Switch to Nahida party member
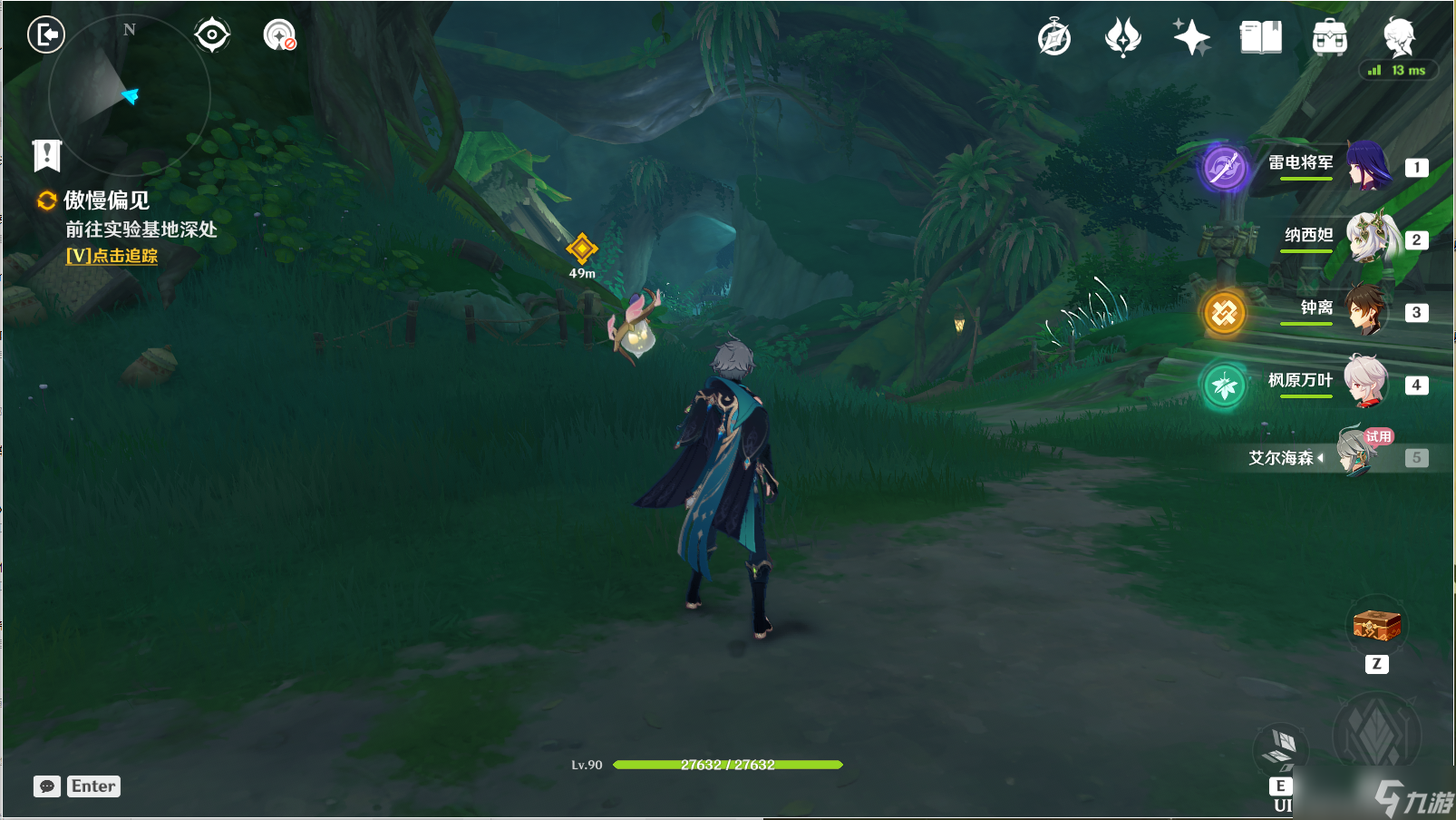This screenshot has height=820, width=1456. (1367, 239)
